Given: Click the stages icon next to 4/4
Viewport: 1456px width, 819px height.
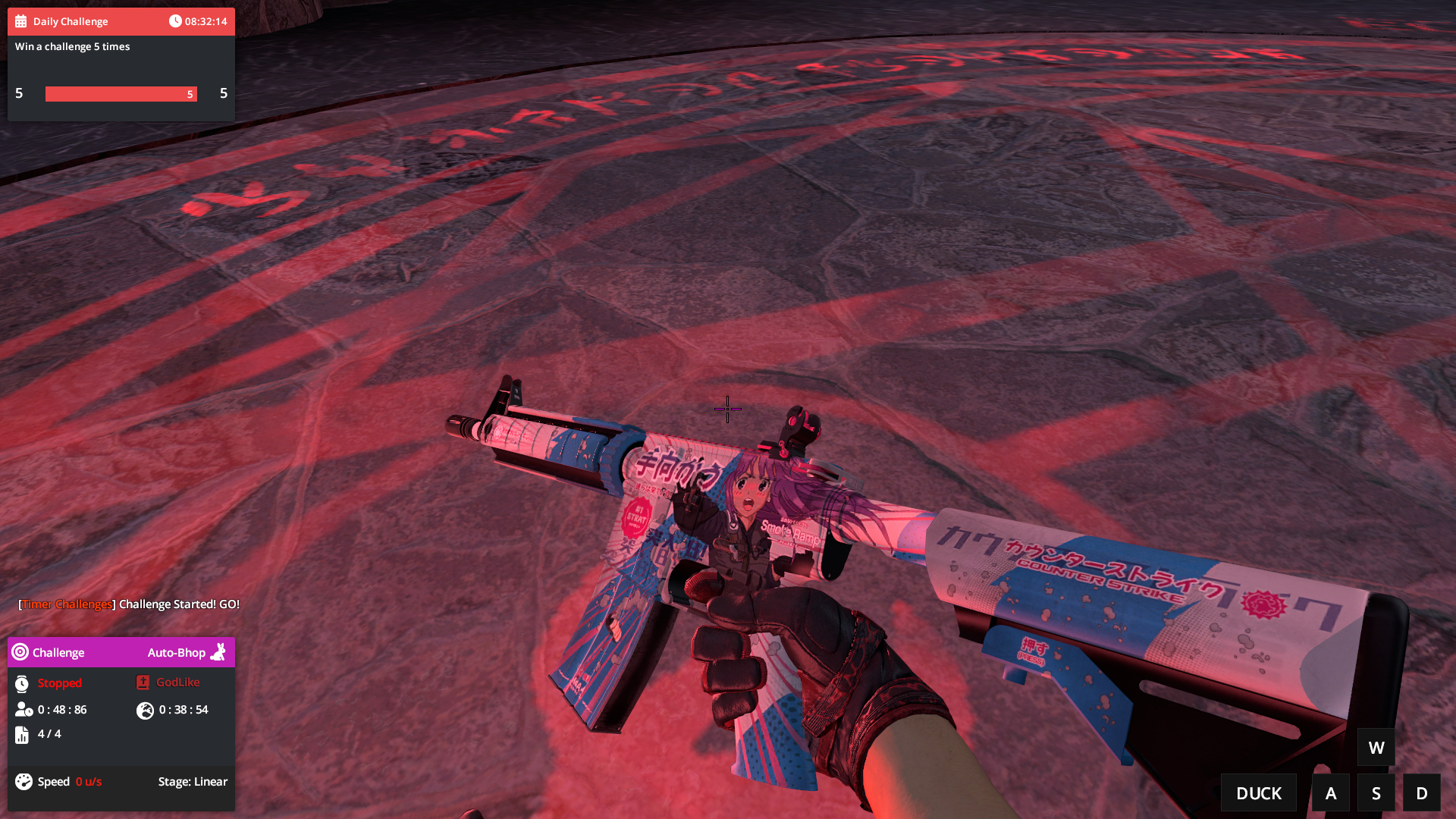Looking at the screenshot, I should (x=20, y=734).
